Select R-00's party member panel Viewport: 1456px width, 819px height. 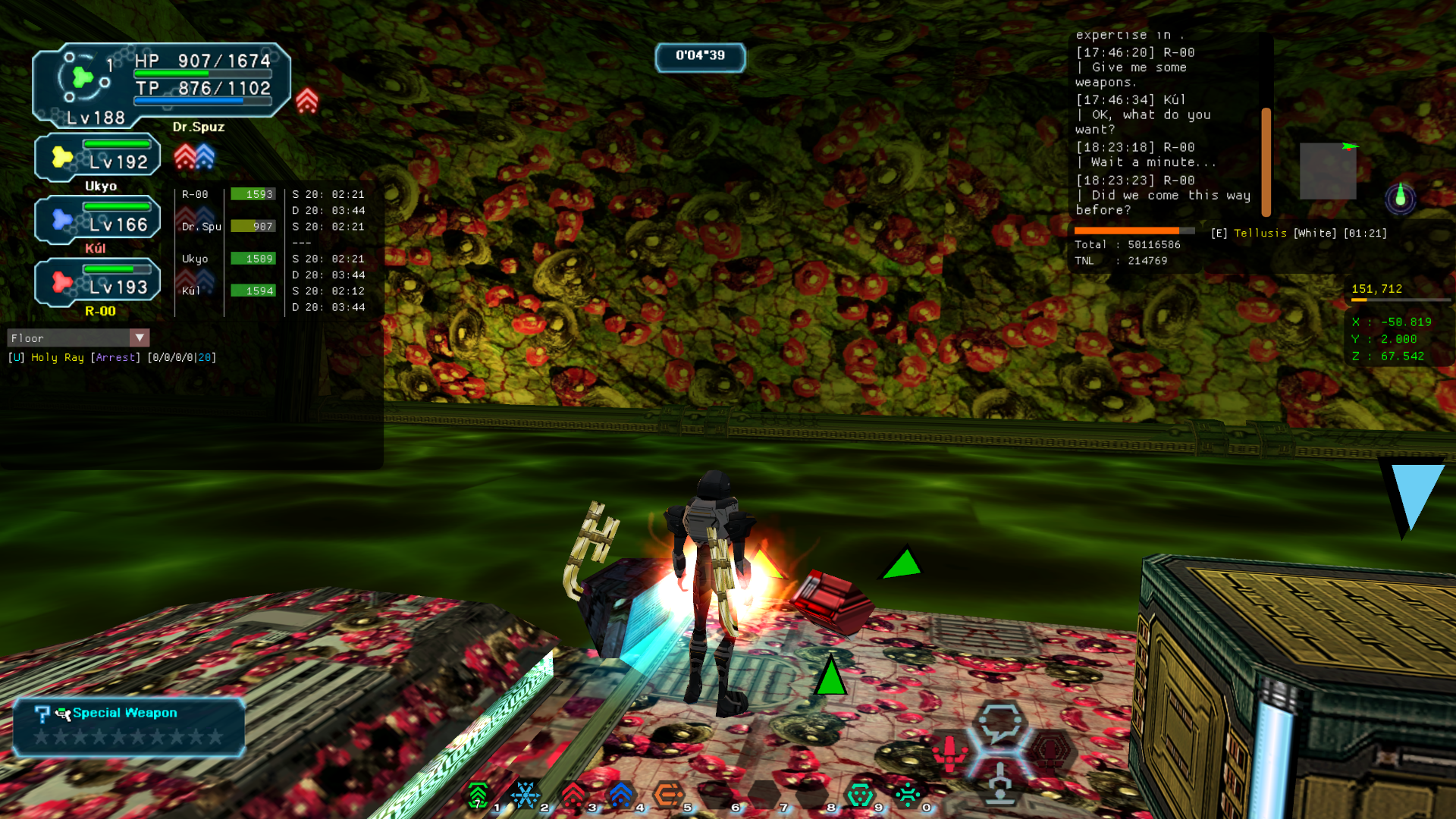pos(99,283)
